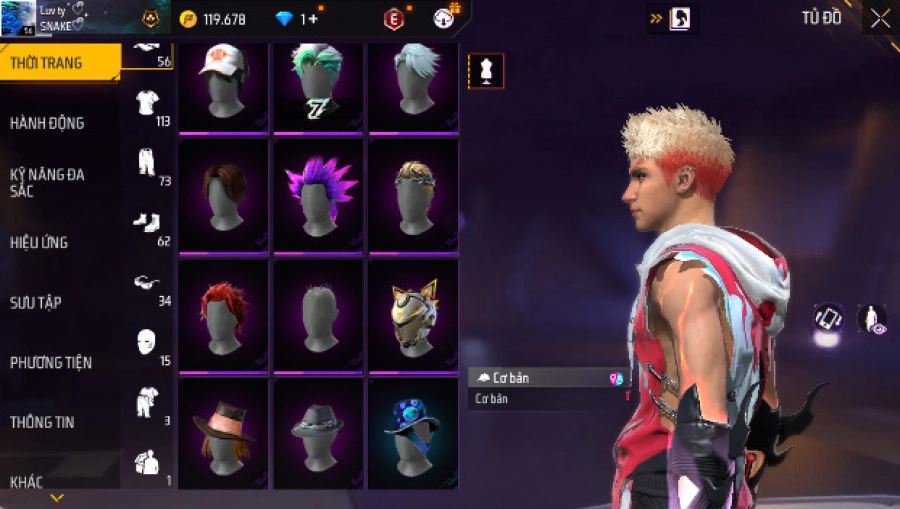Select the pants subcategory icon
Viewport: 900px width, 509px height.
[147, 163]
